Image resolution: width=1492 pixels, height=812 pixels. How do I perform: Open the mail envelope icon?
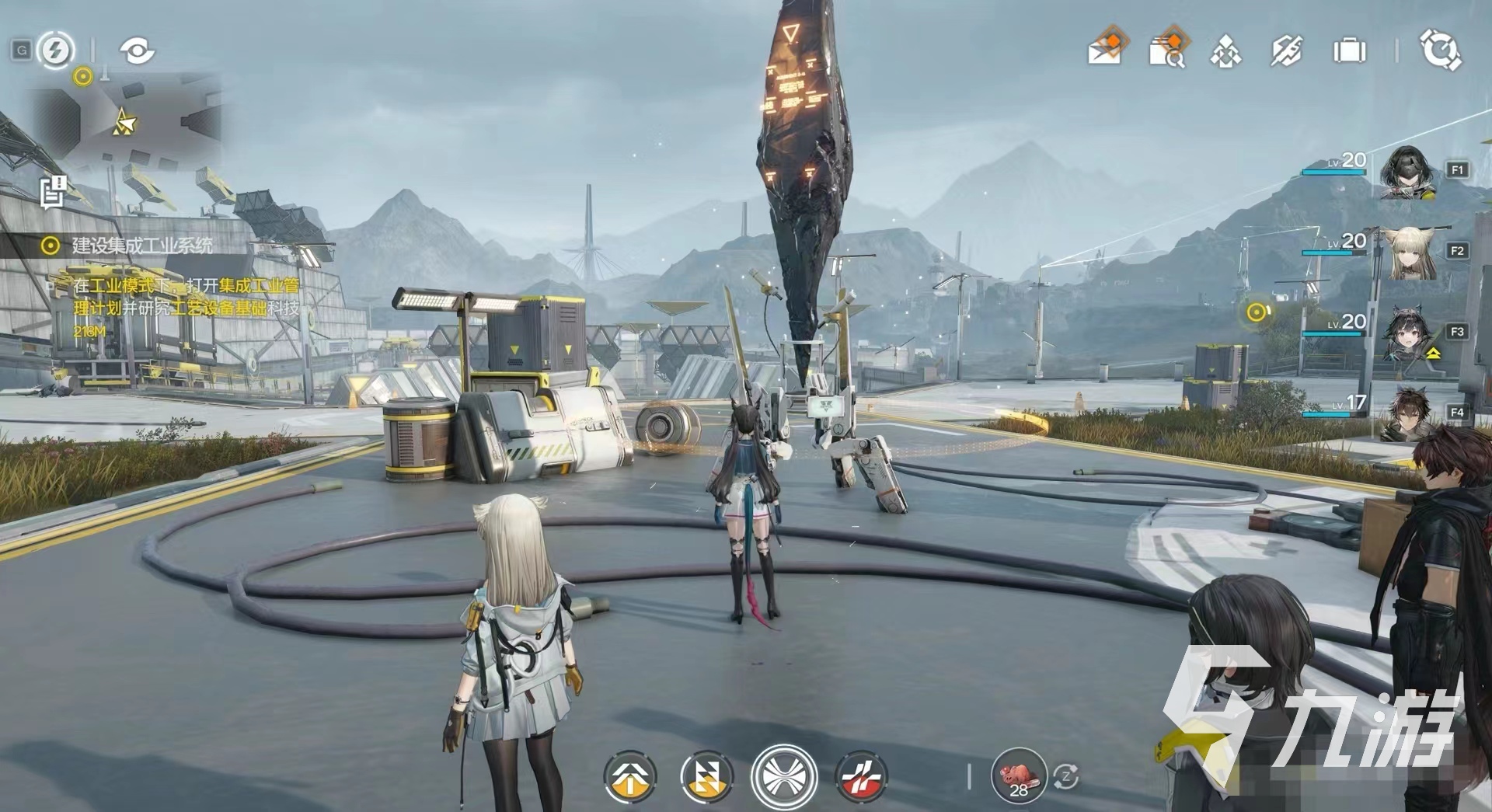[x=1105, y=49]
